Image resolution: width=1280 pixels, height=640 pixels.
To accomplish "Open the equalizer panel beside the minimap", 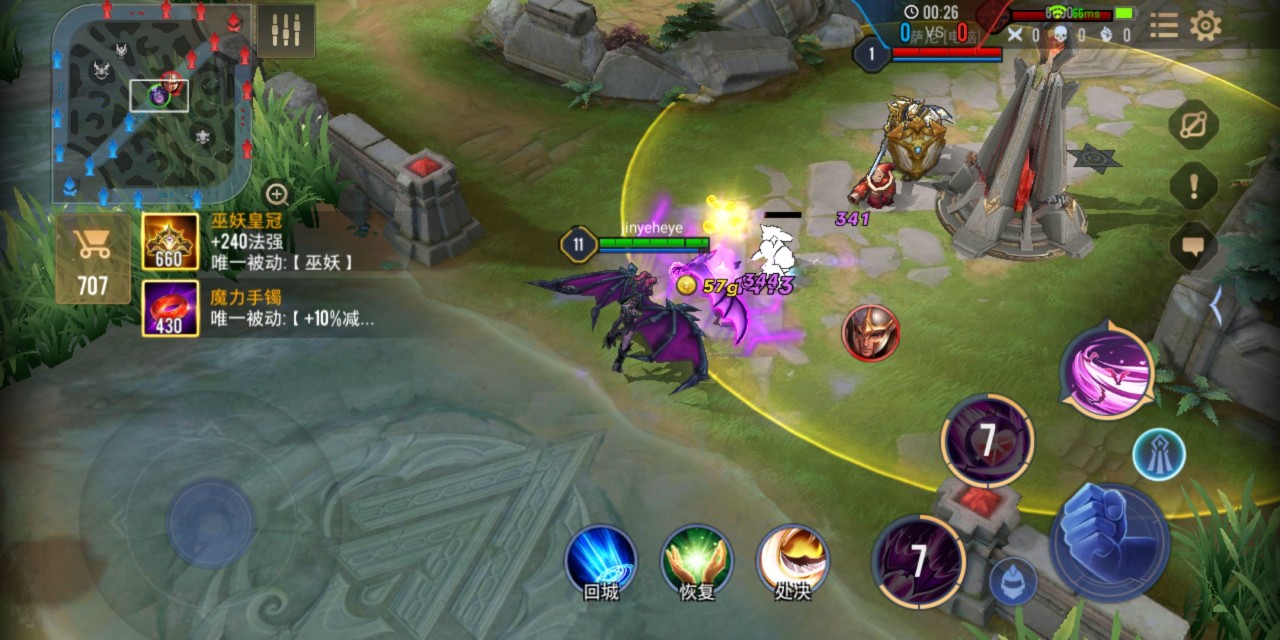I will [x=286, y=30].
